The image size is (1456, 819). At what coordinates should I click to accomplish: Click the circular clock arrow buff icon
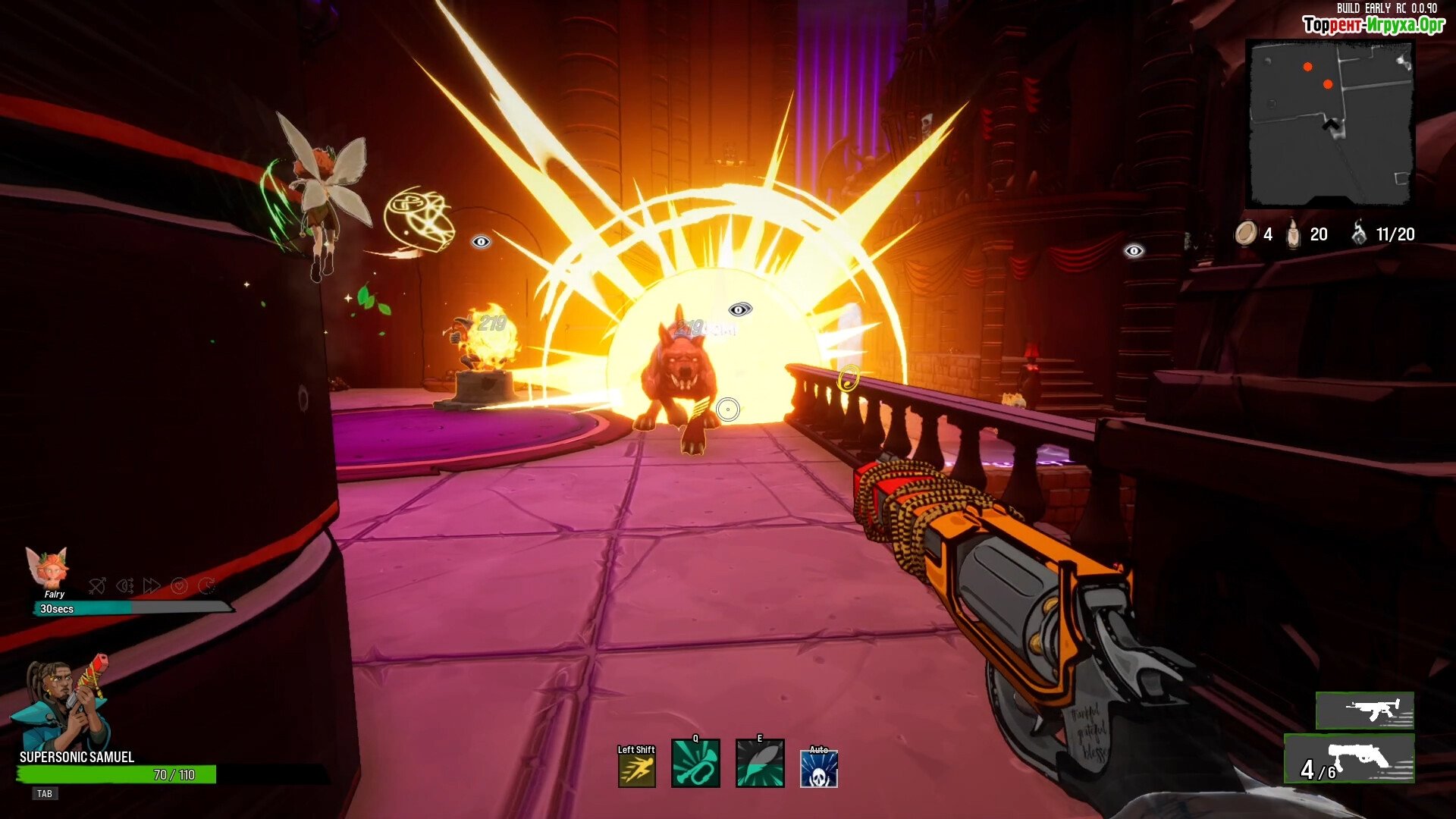(x=206, y=585)
